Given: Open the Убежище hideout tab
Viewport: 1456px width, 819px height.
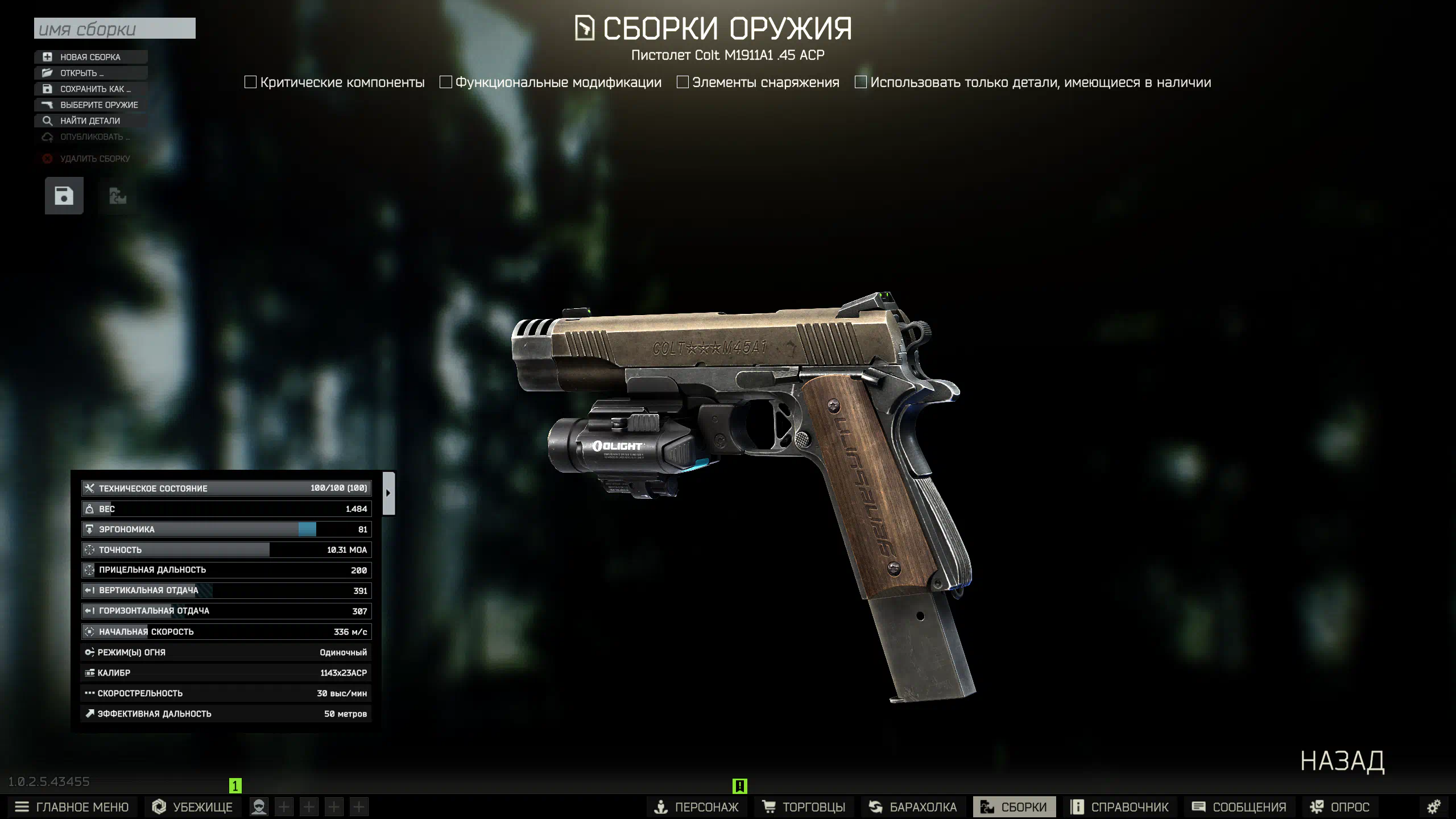Looking at the screenshot, I should coord(193,806).
